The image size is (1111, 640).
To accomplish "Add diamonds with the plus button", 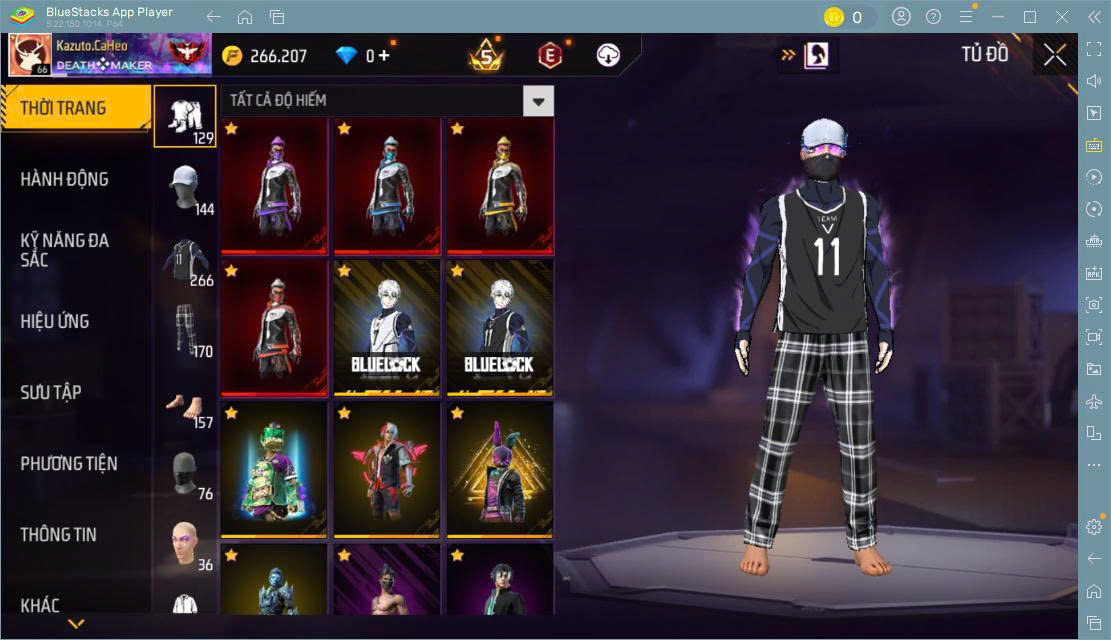I will (x=383, y=56).
